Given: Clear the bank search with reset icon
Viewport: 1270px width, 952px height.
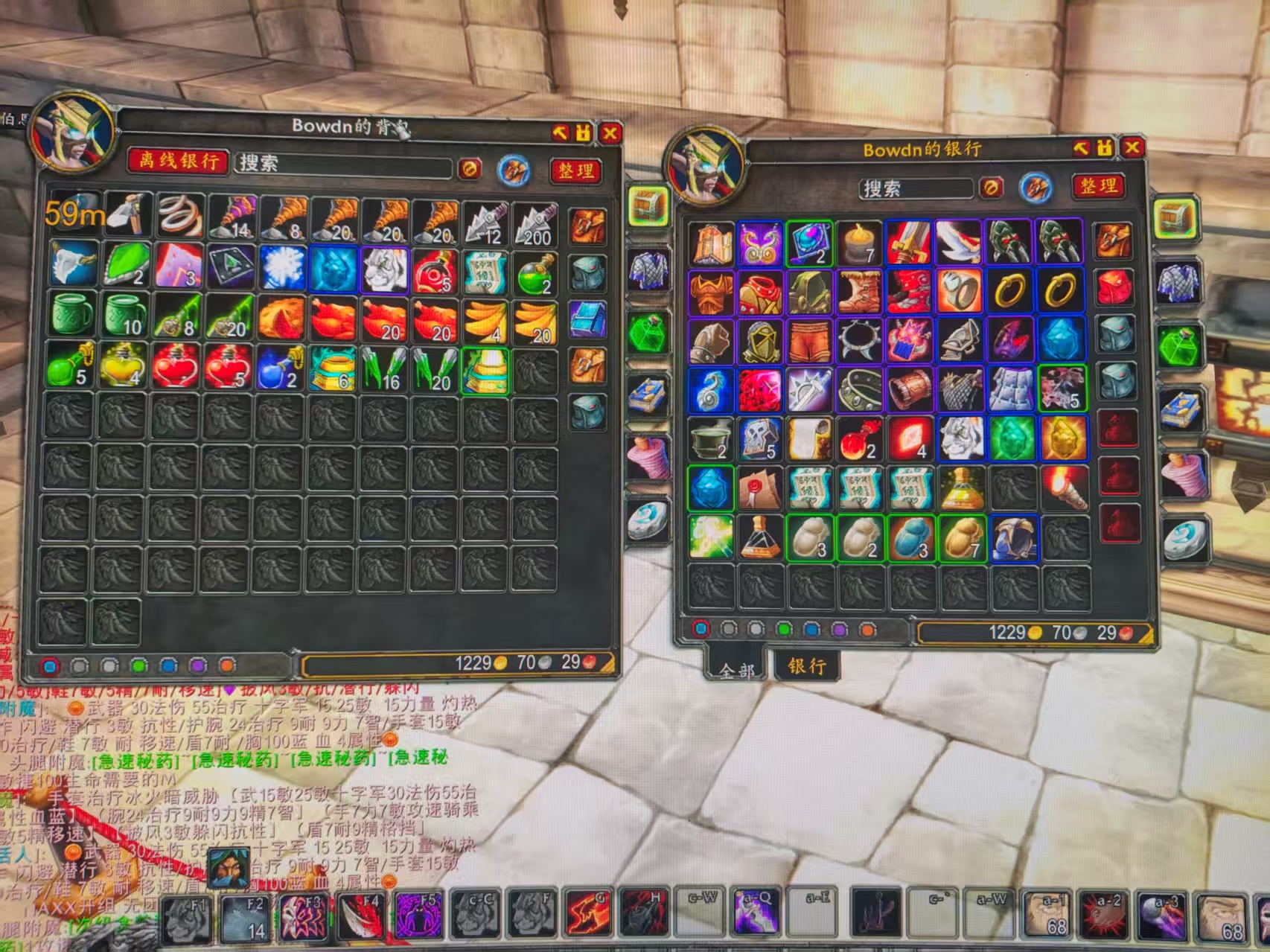Looking at the screenshot, I should coord(990,188).
